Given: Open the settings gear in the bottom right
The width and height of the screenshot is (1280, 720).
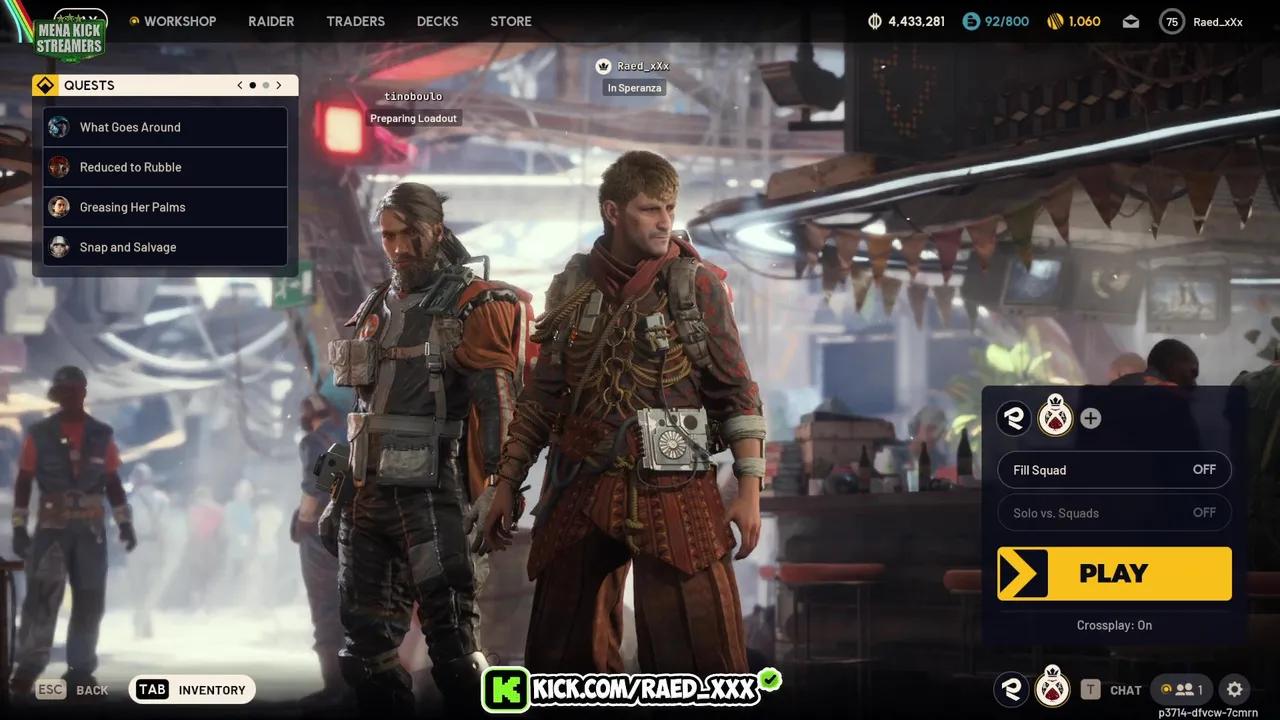Looking at the screenshot, I should coord(1234,689).
